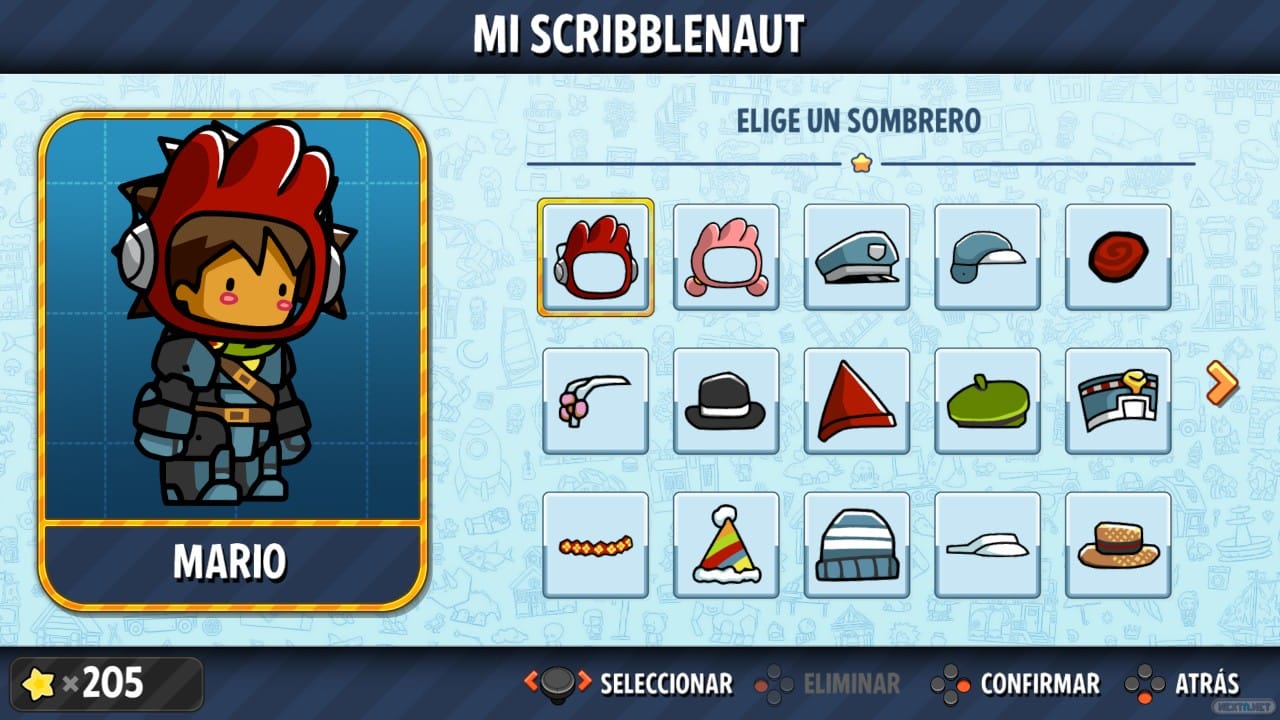Screen dimensions: 1280x720
Task: Select the blue cap with white visor
Action: click(988, 257)
